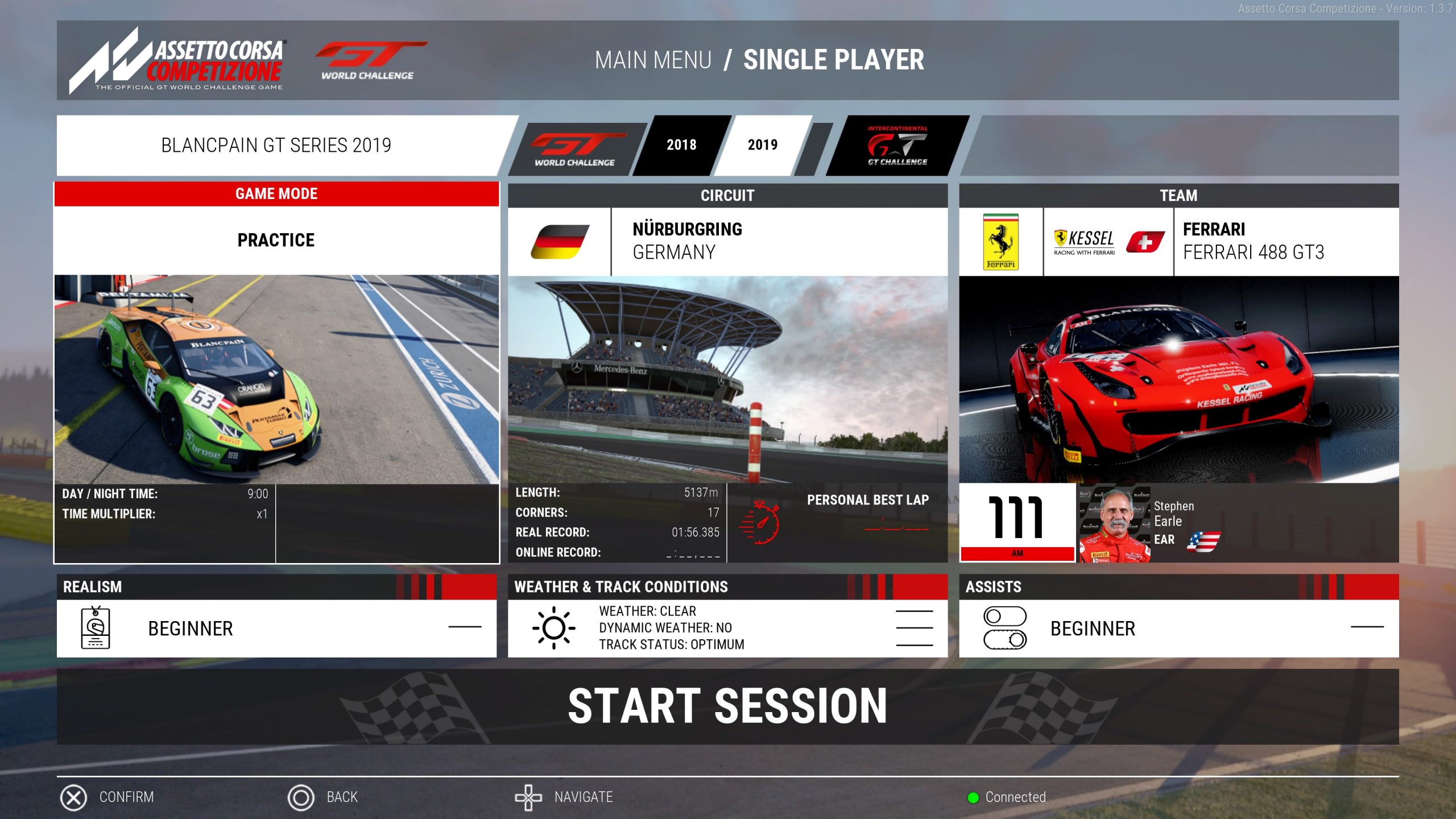Change the Assists preset
The width and height of the screenshot is (1456, 819).
(x=1178, y=628)
